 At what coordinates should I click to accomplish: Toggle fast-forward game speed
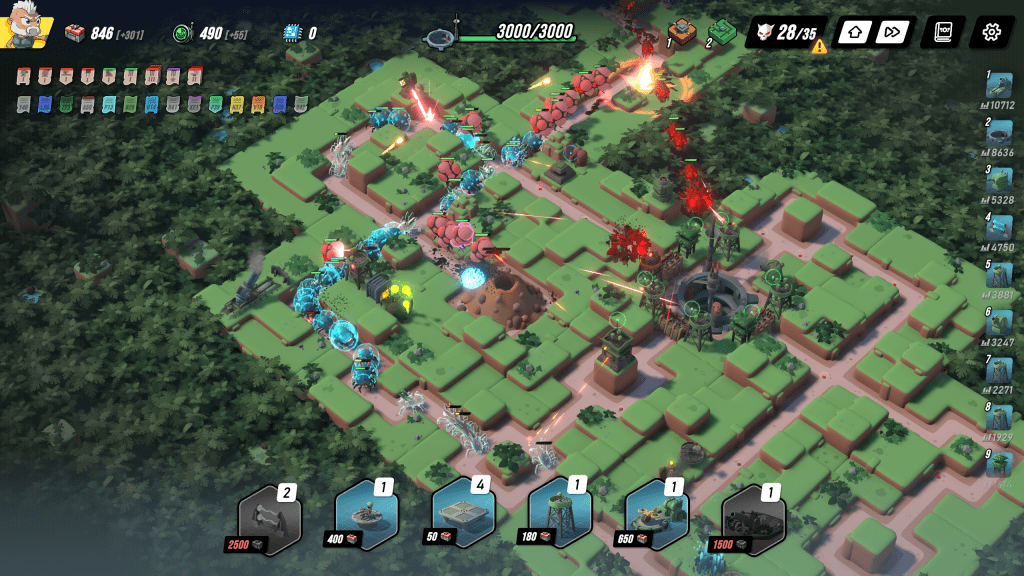point(893,32)
